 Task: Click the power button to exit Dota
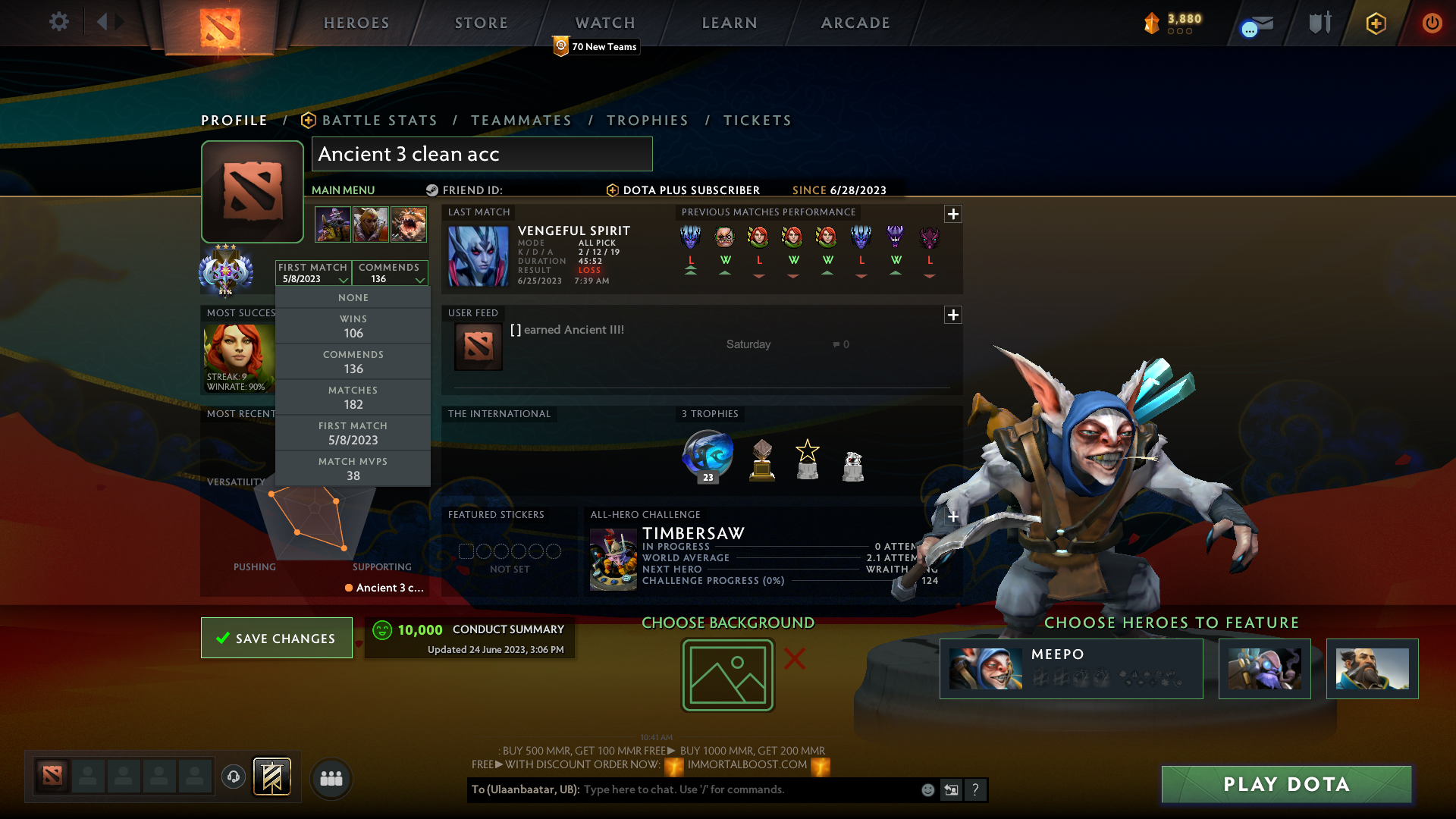pos(1432,24)
